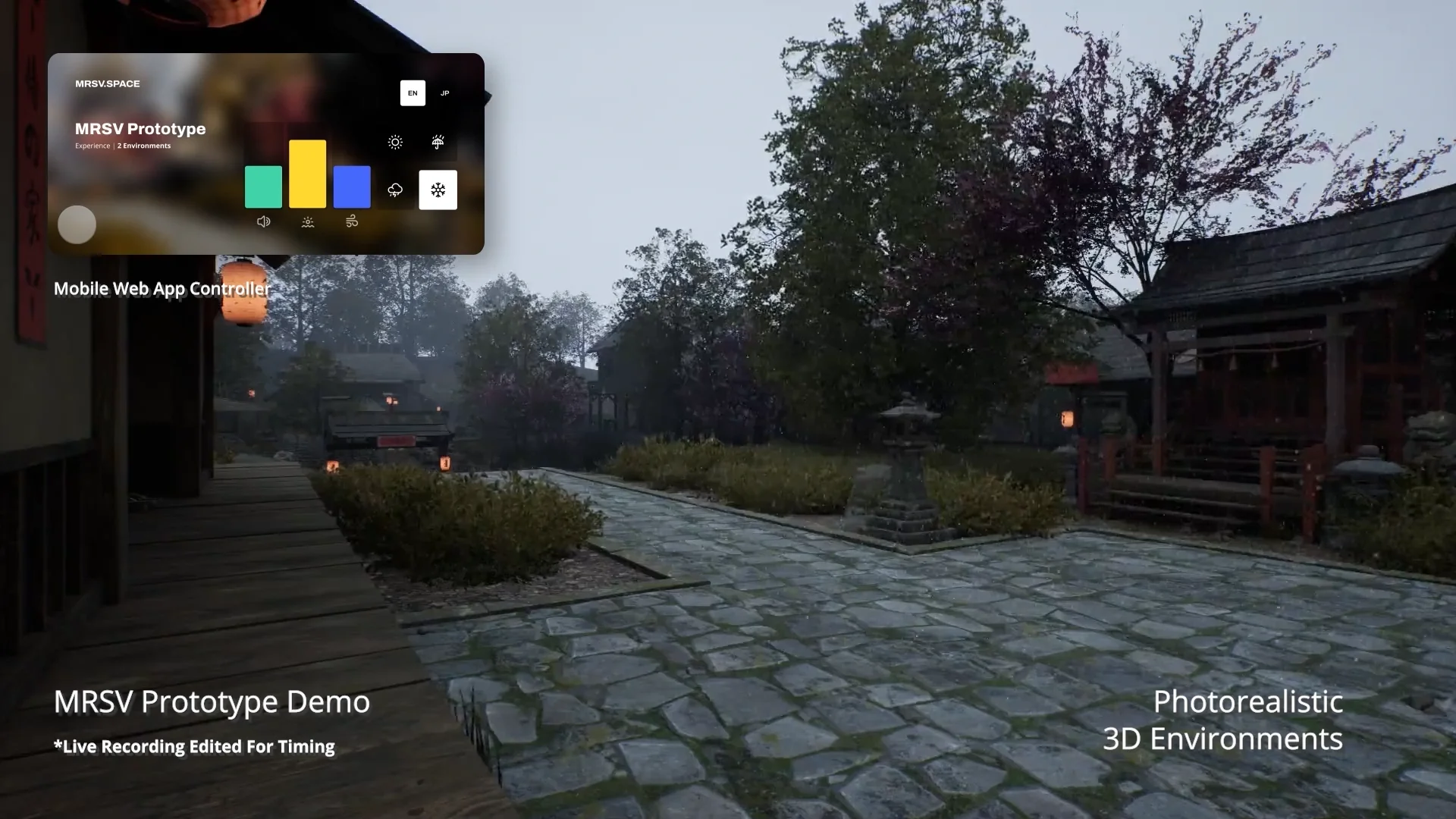1456x819 pixels.
Task: Click the blue wind level bar
Action: pos(352,187)
